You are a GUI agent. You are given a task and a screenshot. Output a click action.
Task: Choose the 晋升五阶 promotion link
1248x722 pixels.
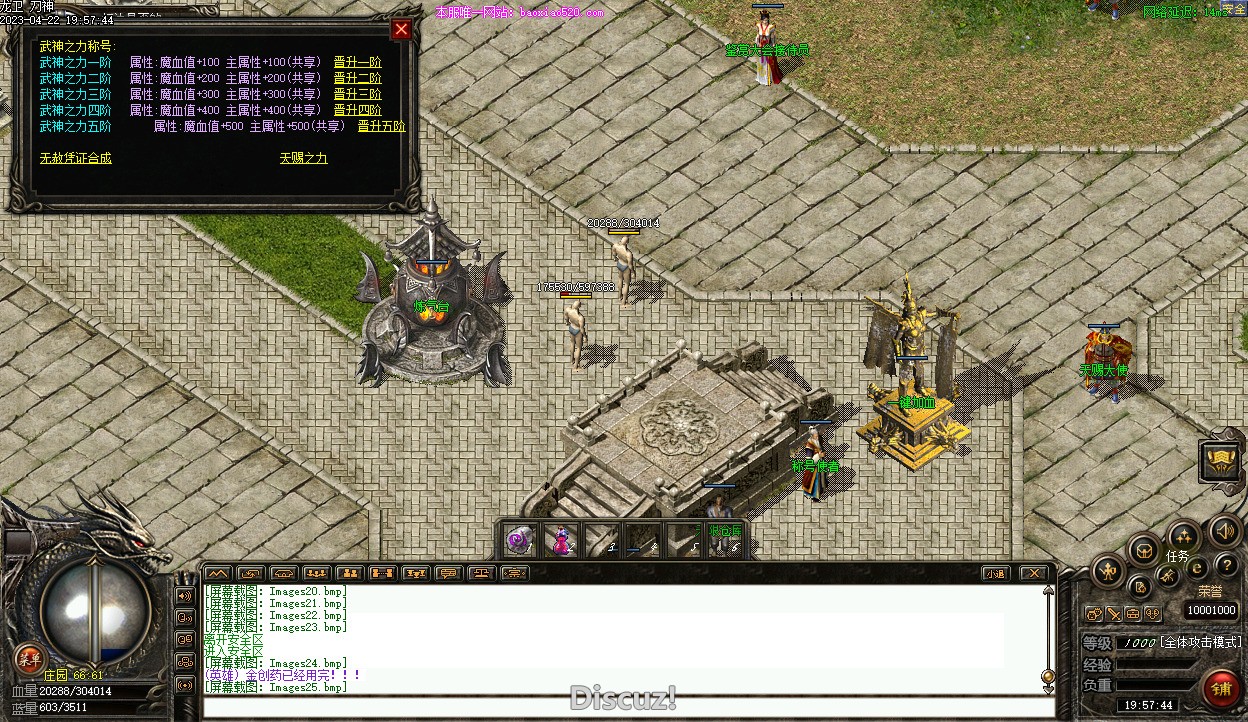[x=381, y=126]
